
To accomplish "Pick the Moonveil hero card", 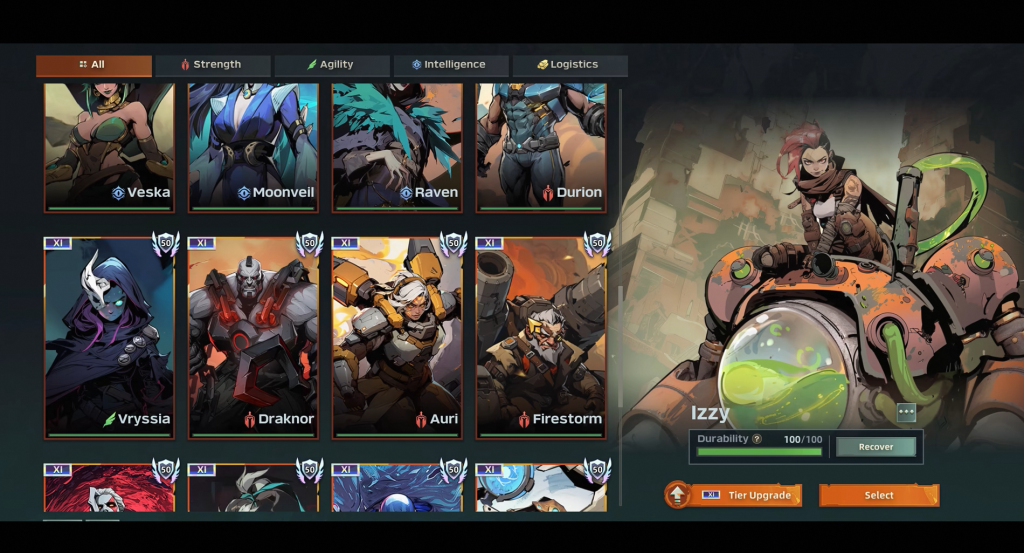I will (x=253, y=148).
